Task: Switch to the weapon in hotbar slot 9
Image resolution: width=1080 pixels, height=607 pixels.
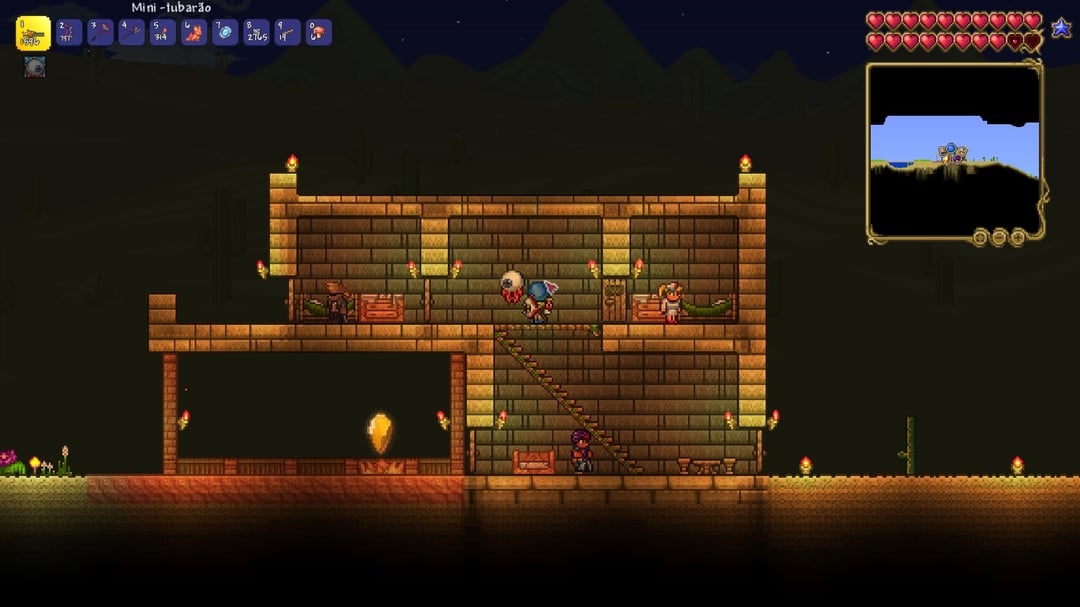Action: pos(288,33)
